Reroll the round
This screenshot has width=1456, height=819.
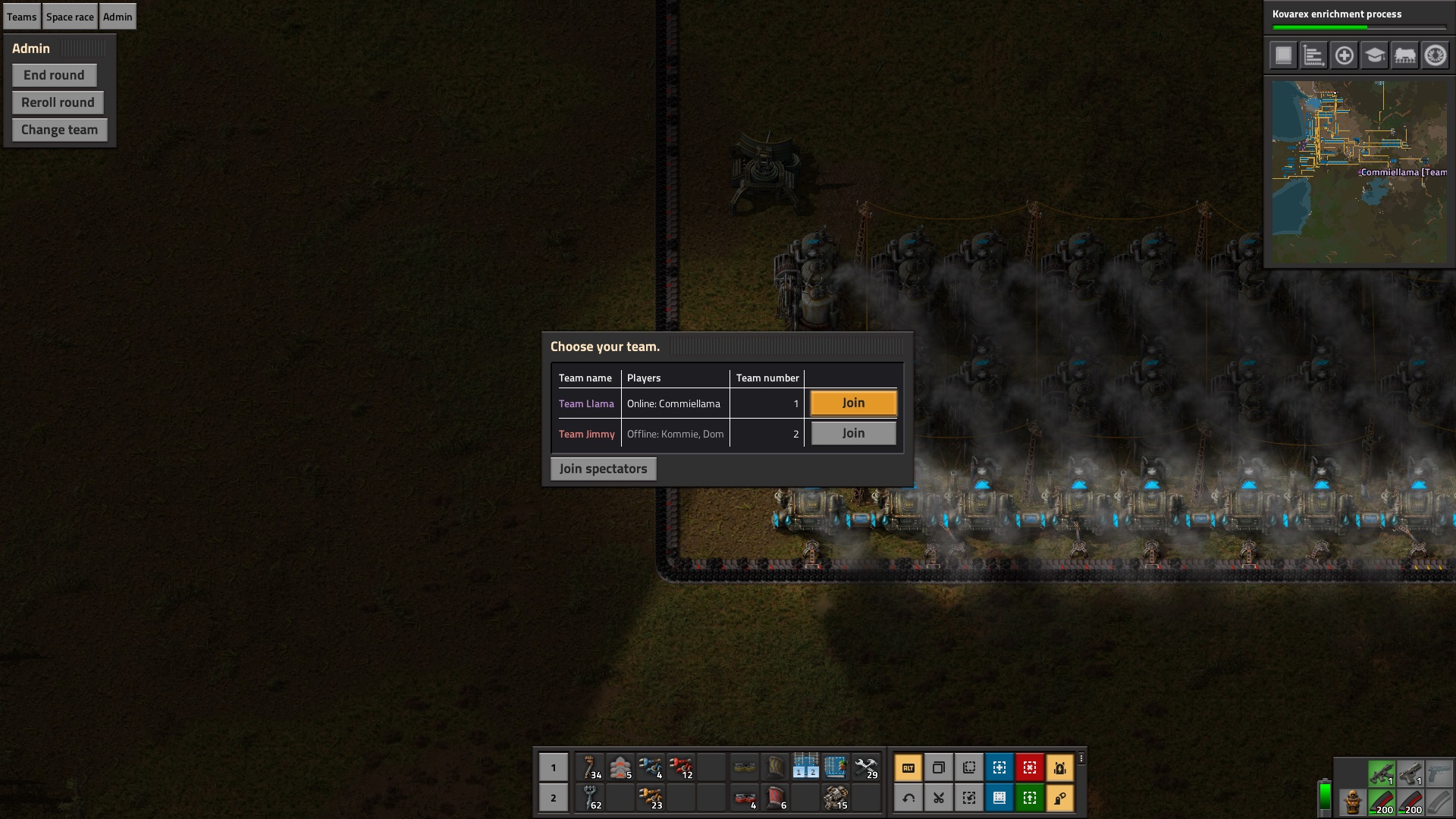pyautogui.click(x=58, y=102)
